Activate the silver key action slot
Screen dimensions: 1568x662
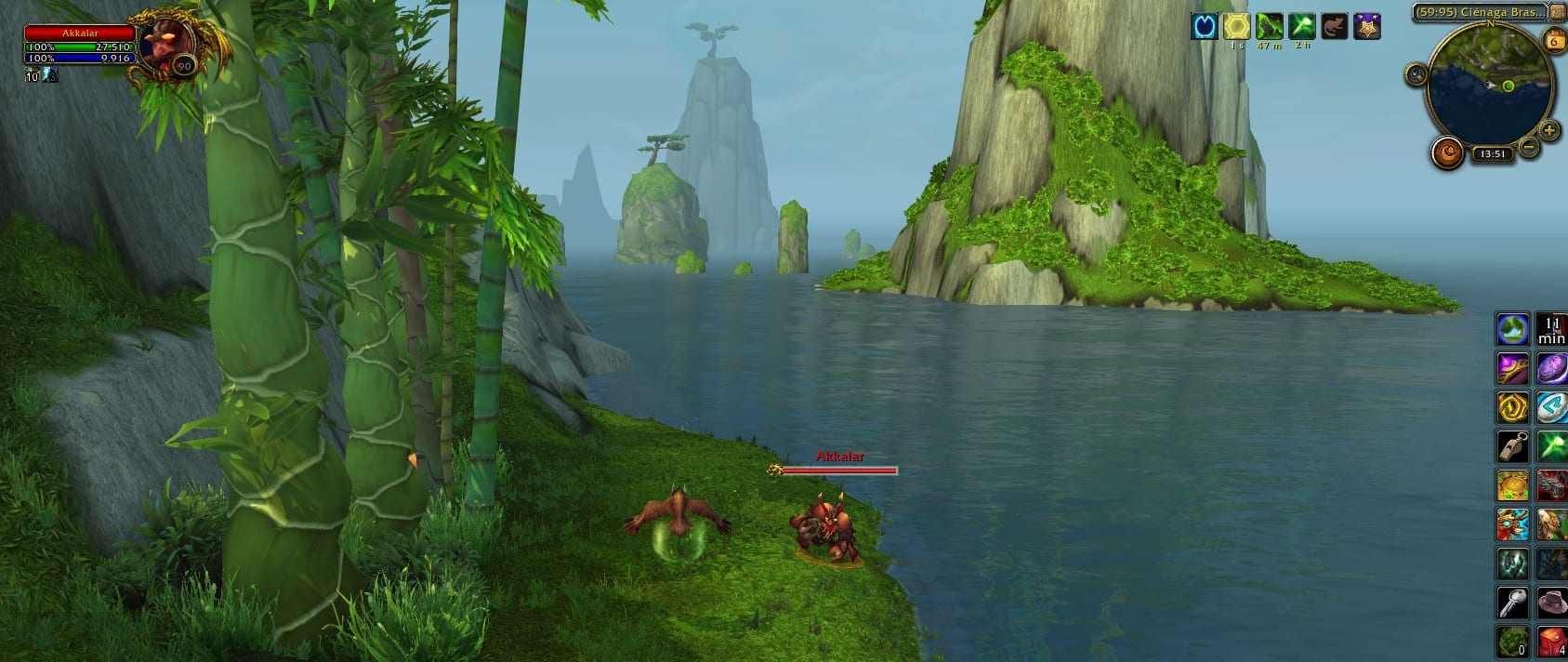pyautogui.click(x=1512, y=602)
